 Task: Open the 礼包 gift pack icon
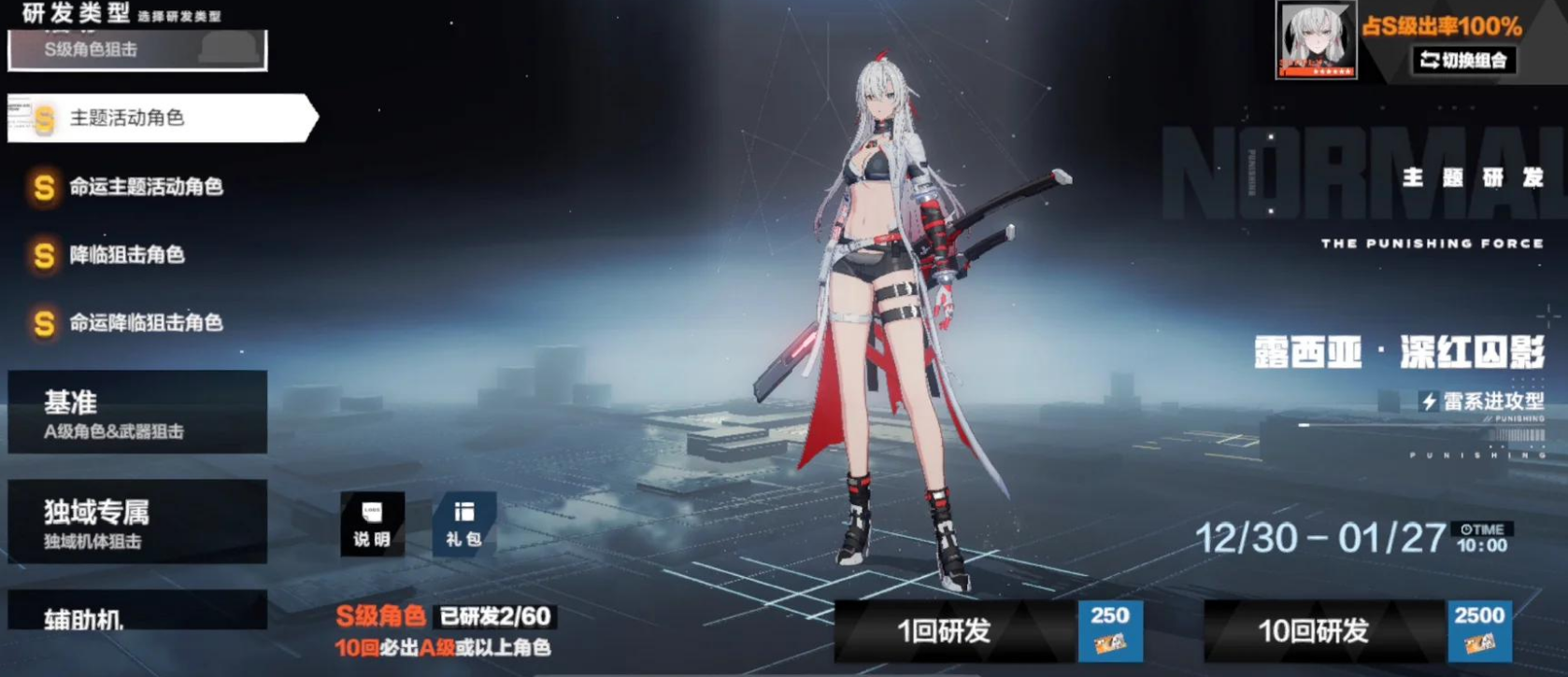point(462,525)
